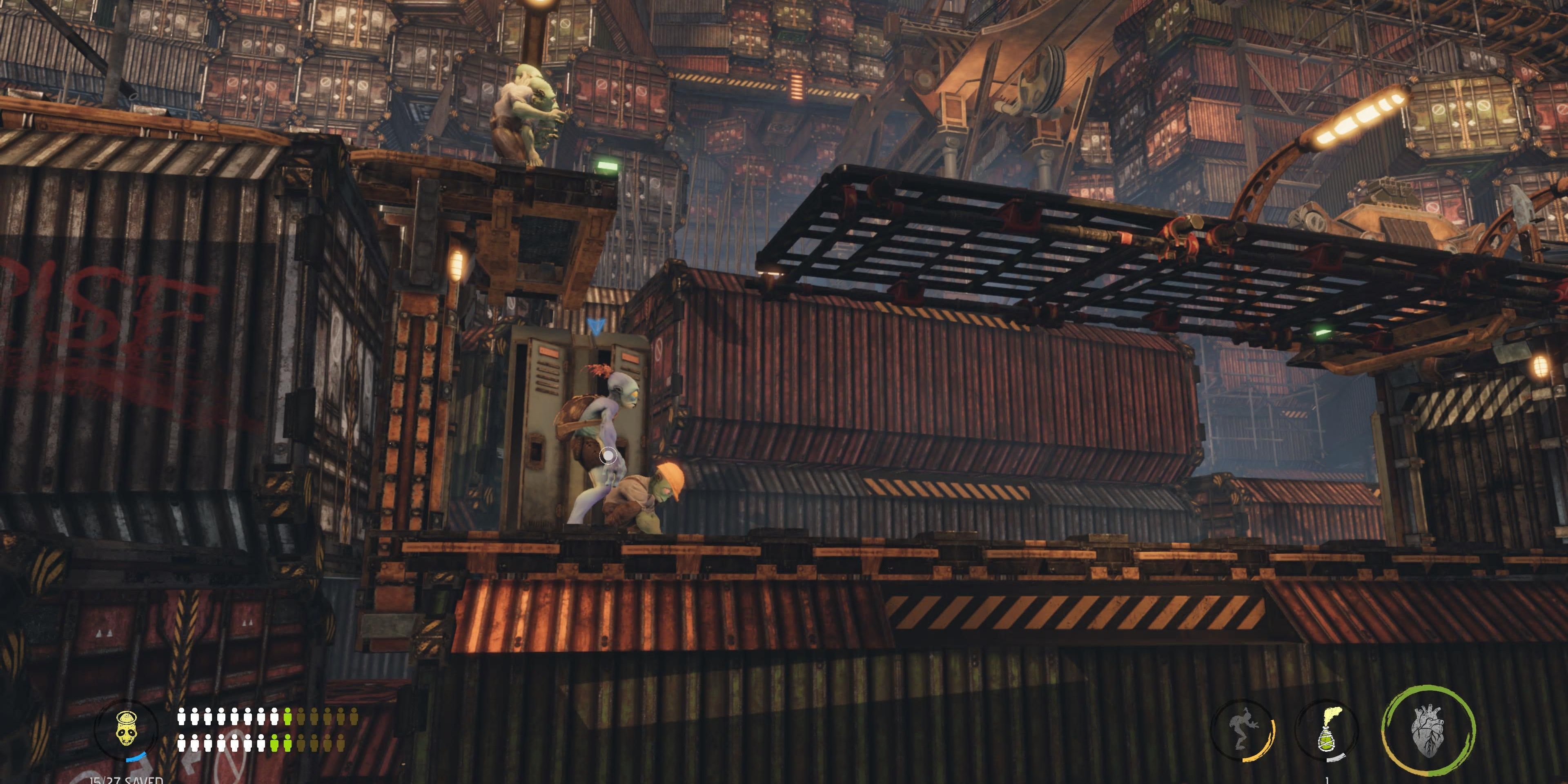
Task: Click the first white Mudokon counter icon
Action: tap(181, 717)
